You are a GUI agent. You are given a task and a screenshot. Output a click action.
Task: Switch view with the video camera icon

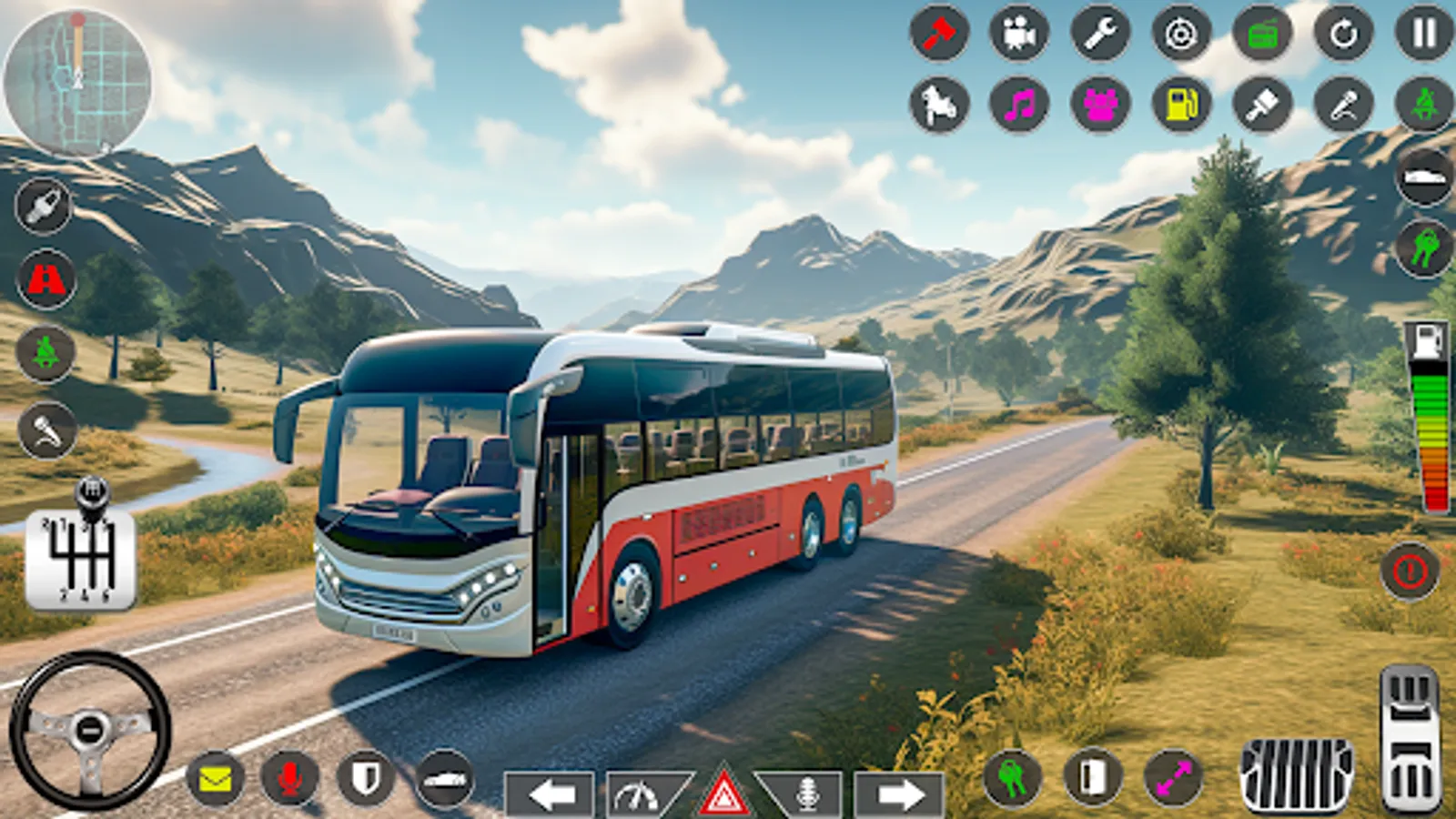1019,34
